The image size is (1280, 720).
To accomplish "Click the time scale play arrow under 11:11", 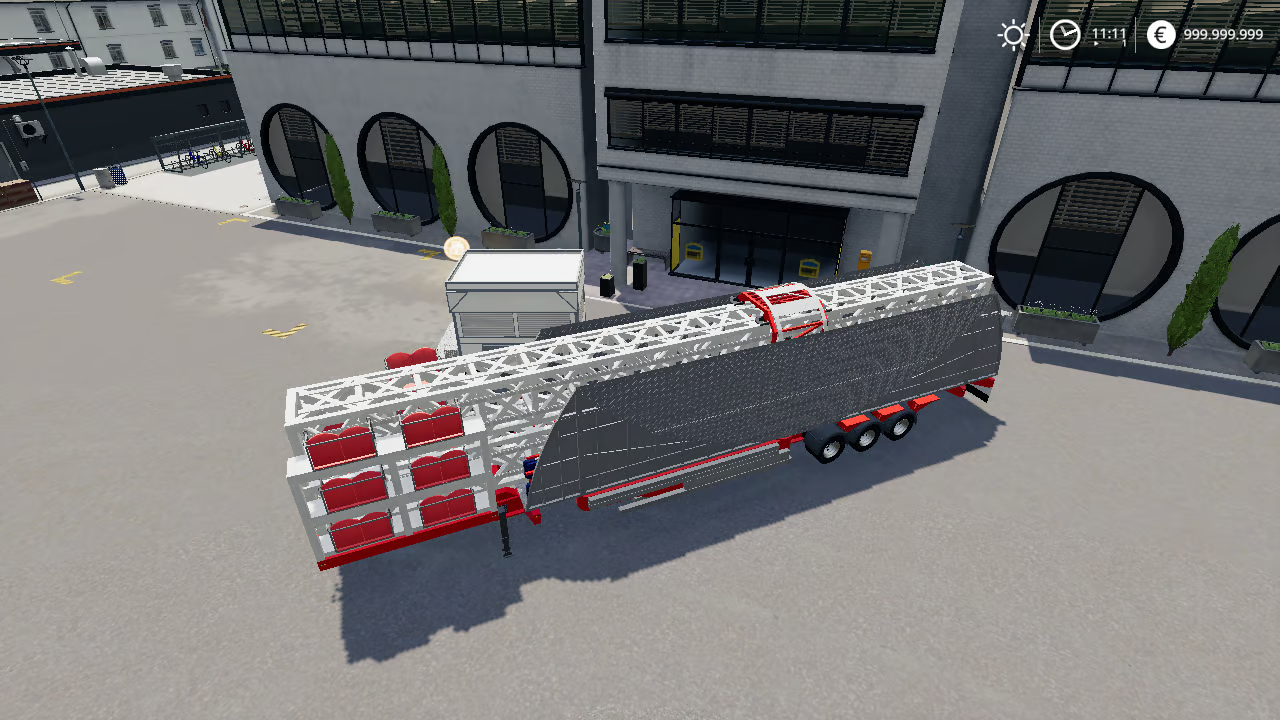I will coord(1098,43).
